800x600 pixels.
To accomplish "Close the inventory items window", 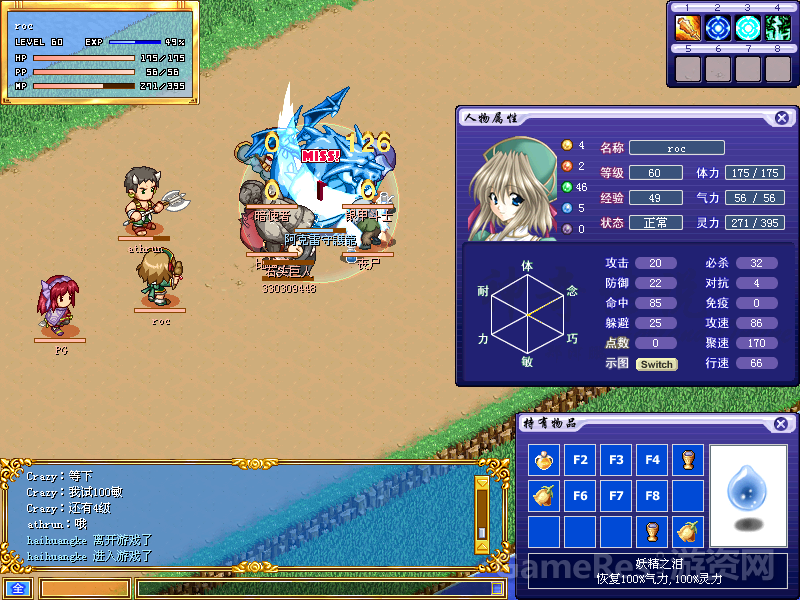I will tap(779, 424).
